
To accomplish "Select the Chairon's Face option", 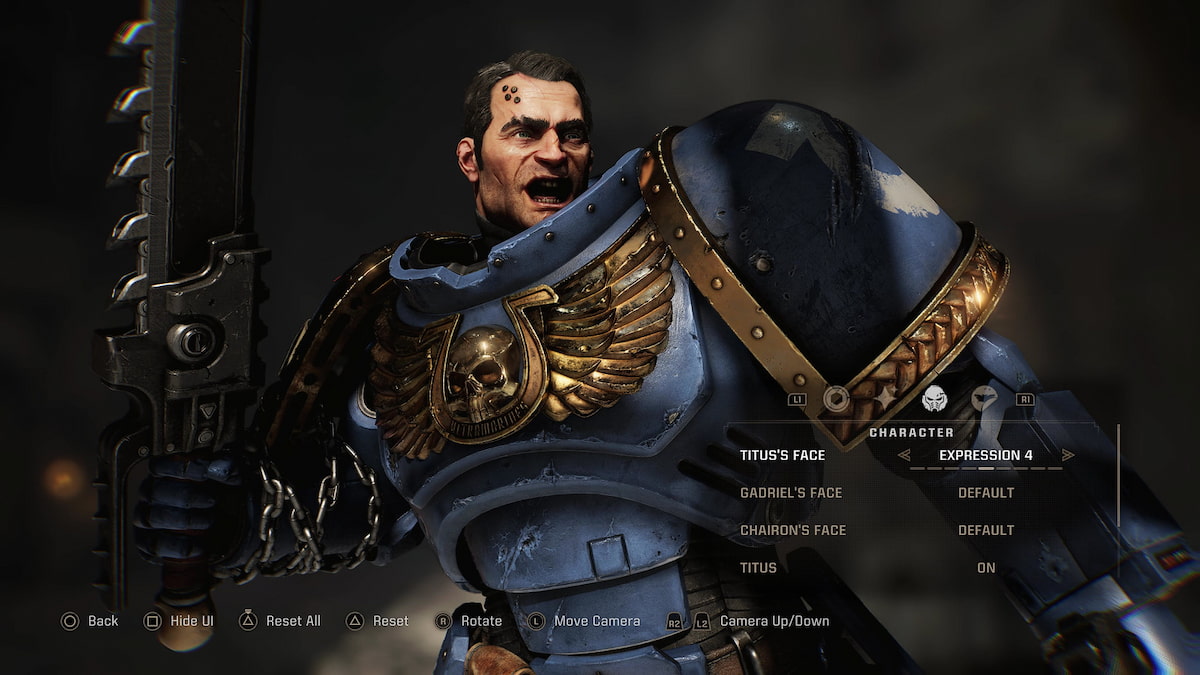I will click(x=793, y=530).
